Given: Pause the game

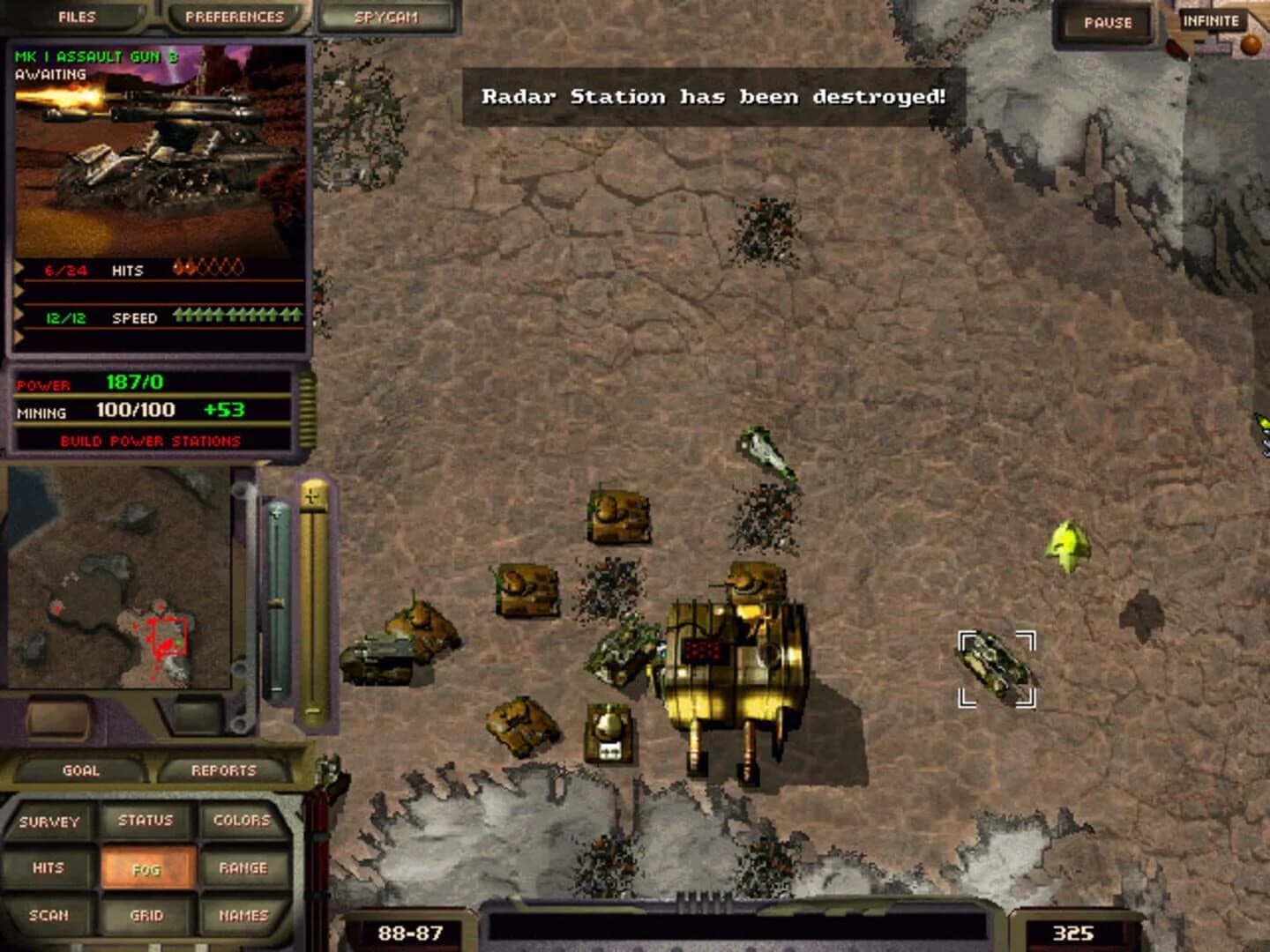Looking at the screenshot, I should (x=1106, y=23).
